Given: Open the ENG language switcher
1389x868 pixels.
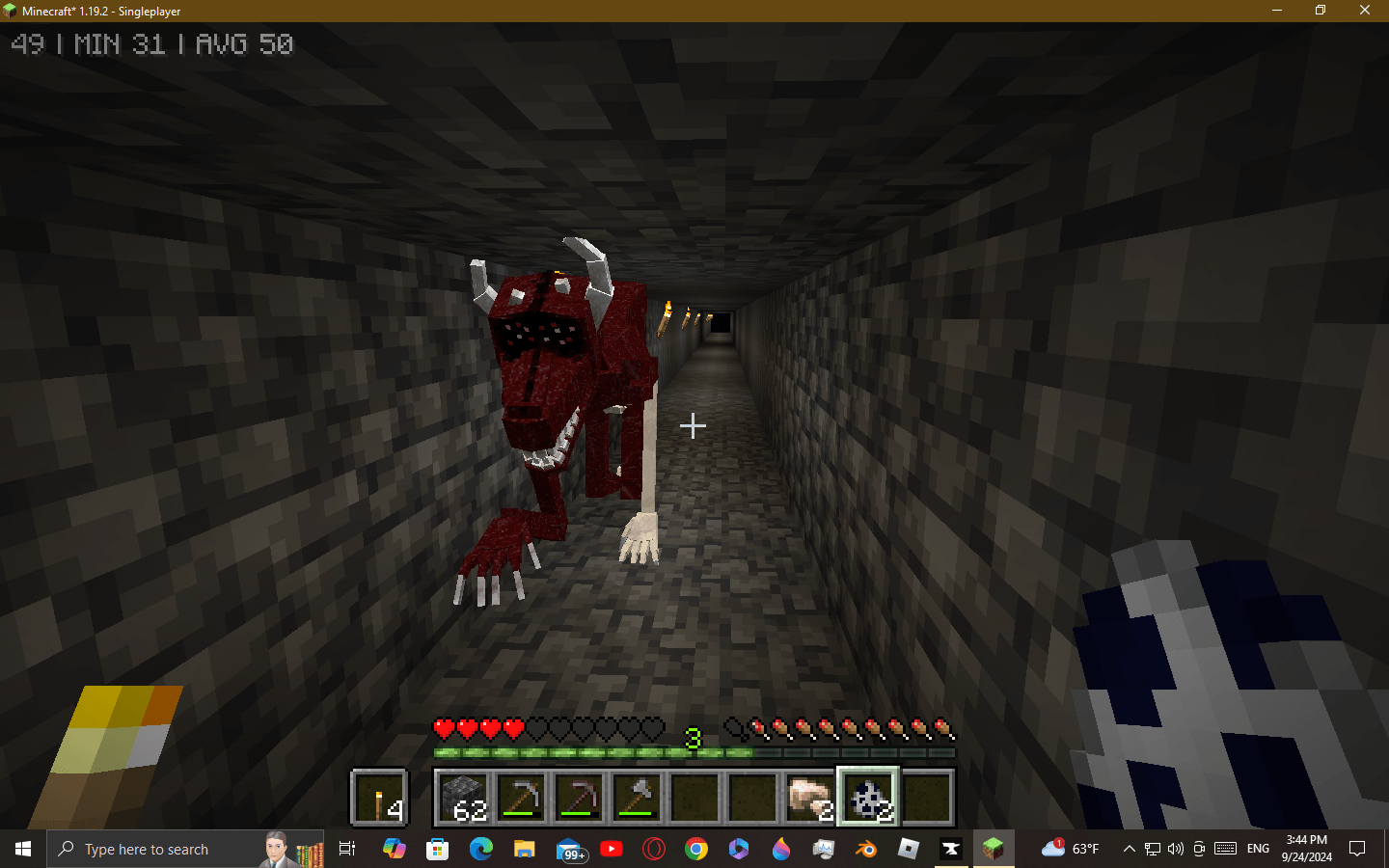Looking at the screenshot, I should coord(1258,849).
